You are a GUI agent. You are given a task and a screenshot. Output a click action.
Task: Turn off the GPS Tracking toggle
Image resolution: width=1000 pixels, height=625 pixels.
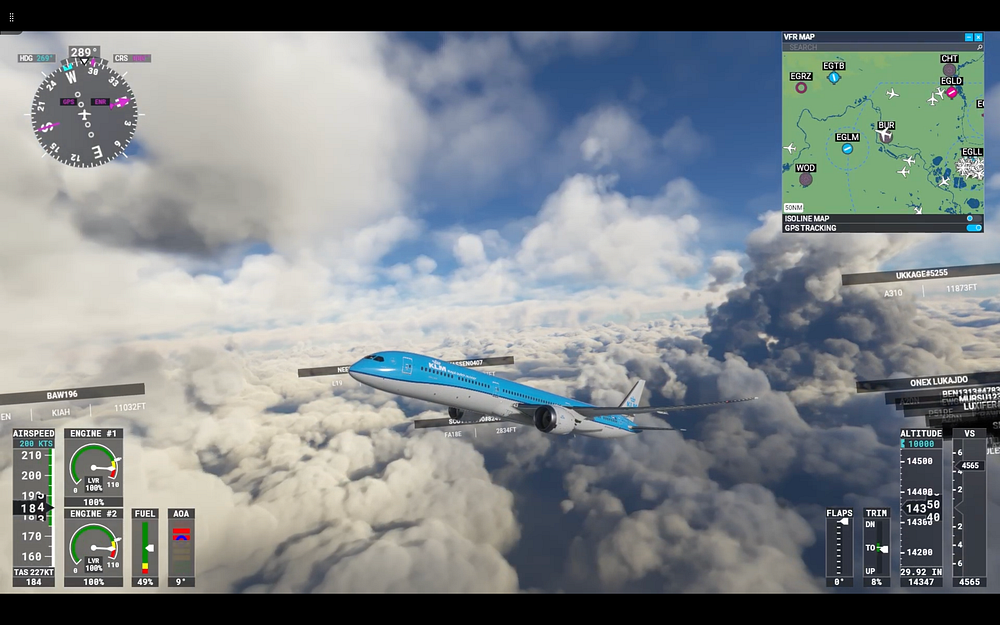973,228
